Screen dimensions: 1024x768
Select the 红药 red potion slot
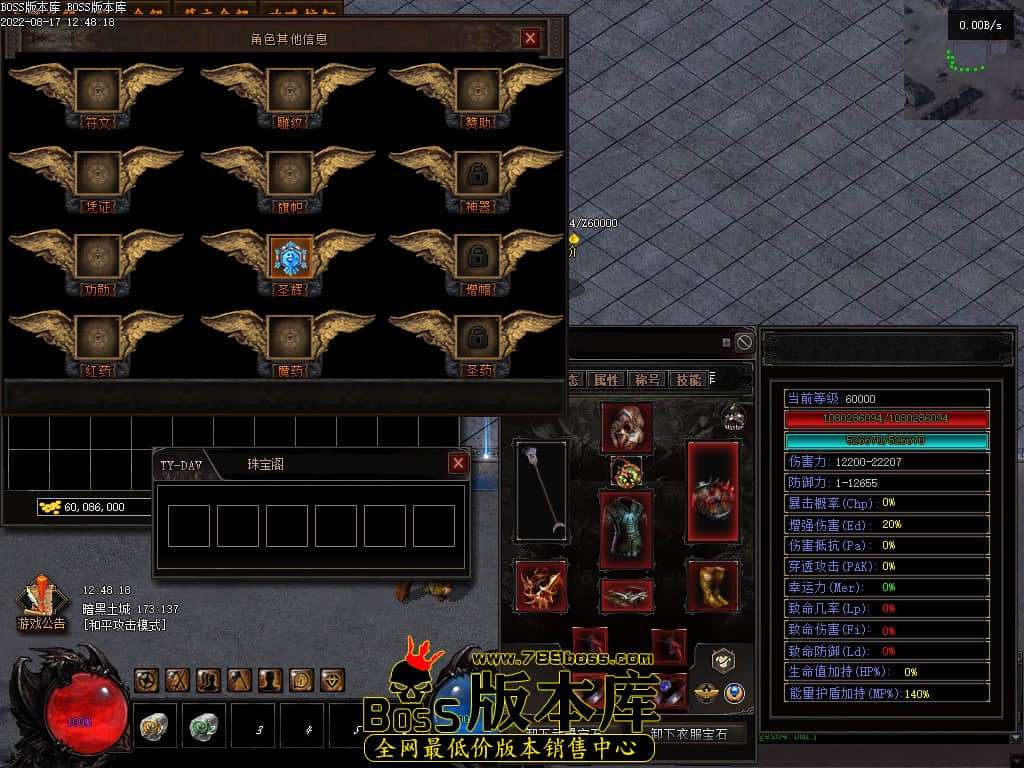click(x=98, y=339)
